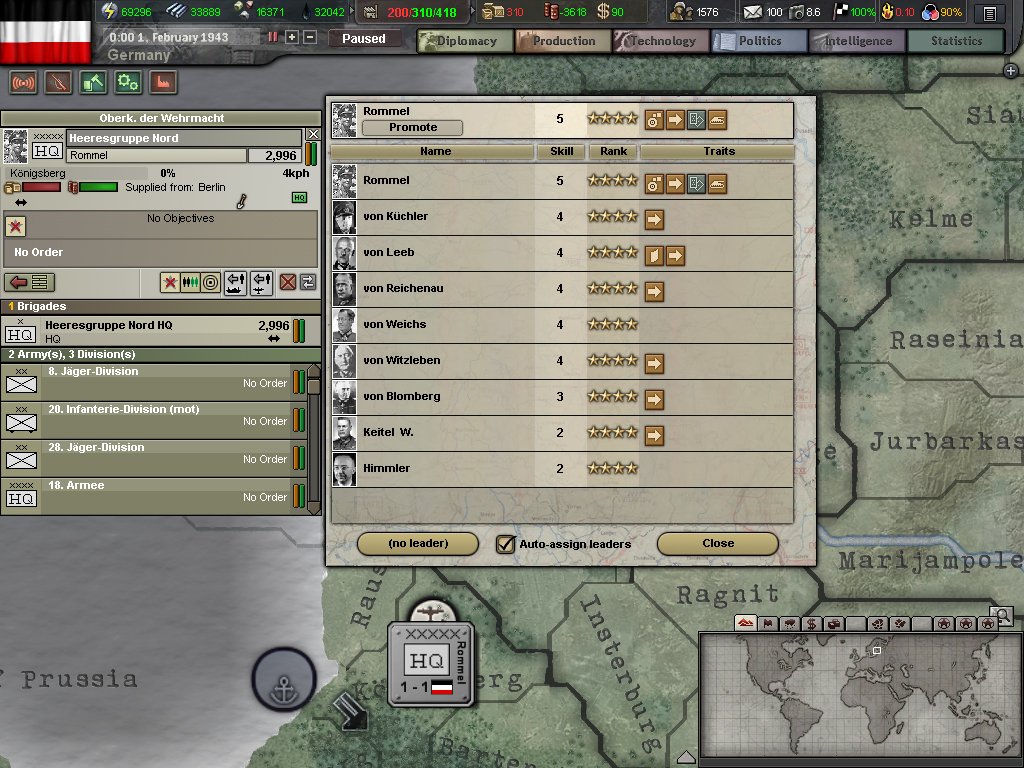Toggle Auto-assign leaders checkbox
Image resolution: width=1024 pixels, height=768 pixels.
[x=506, y=544]
